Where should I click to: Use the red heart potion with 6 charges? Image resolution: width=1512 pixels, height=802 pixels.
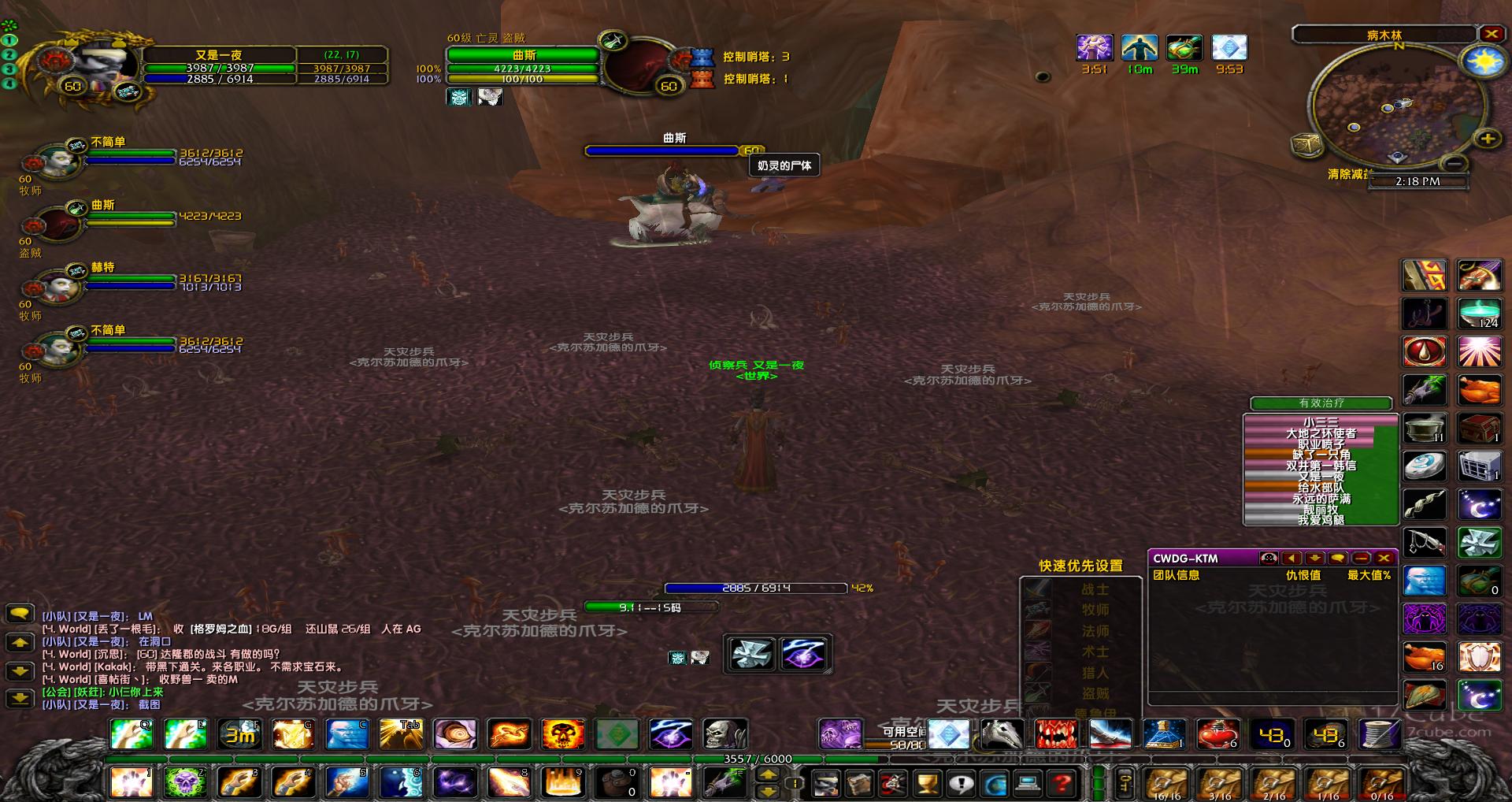pos(1217,734)
